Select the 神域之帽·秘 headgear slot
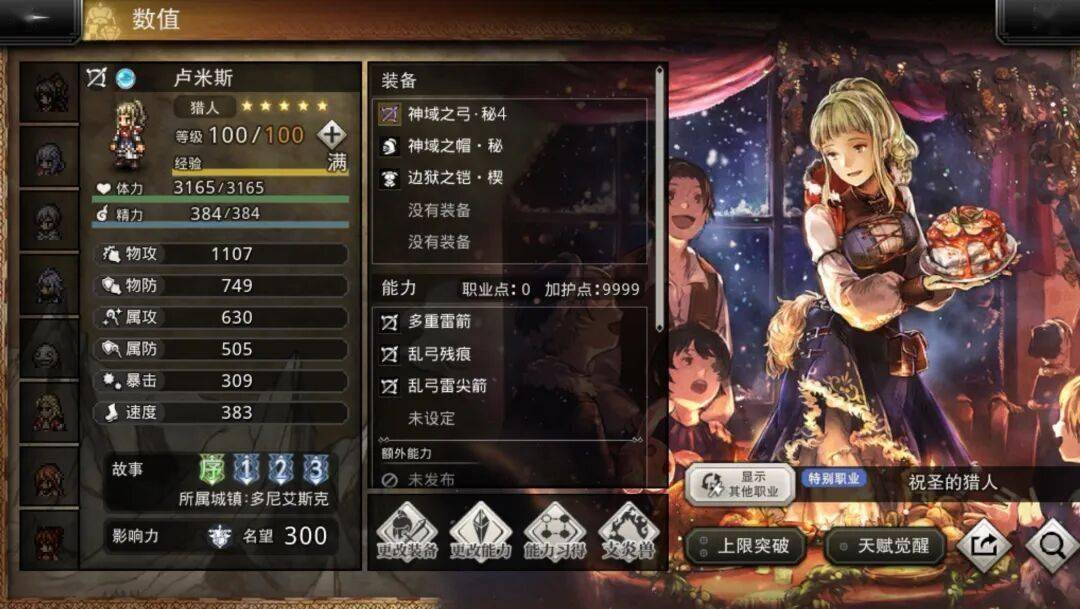The width and height of the screenshot is (1080, 609). tap(510, 146)
